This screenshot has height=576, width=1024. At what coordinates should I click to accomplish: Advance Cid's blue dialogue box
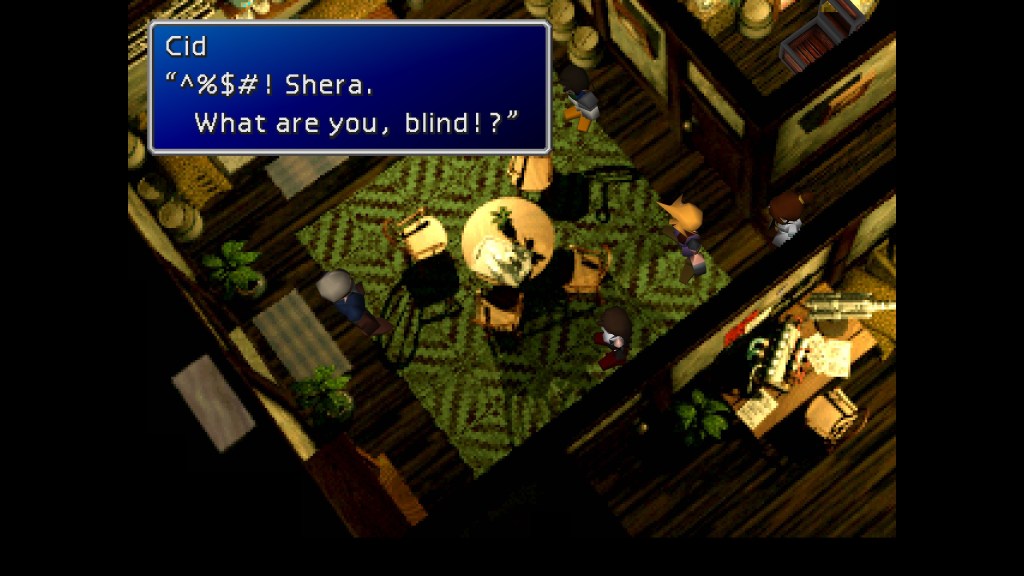349,87
